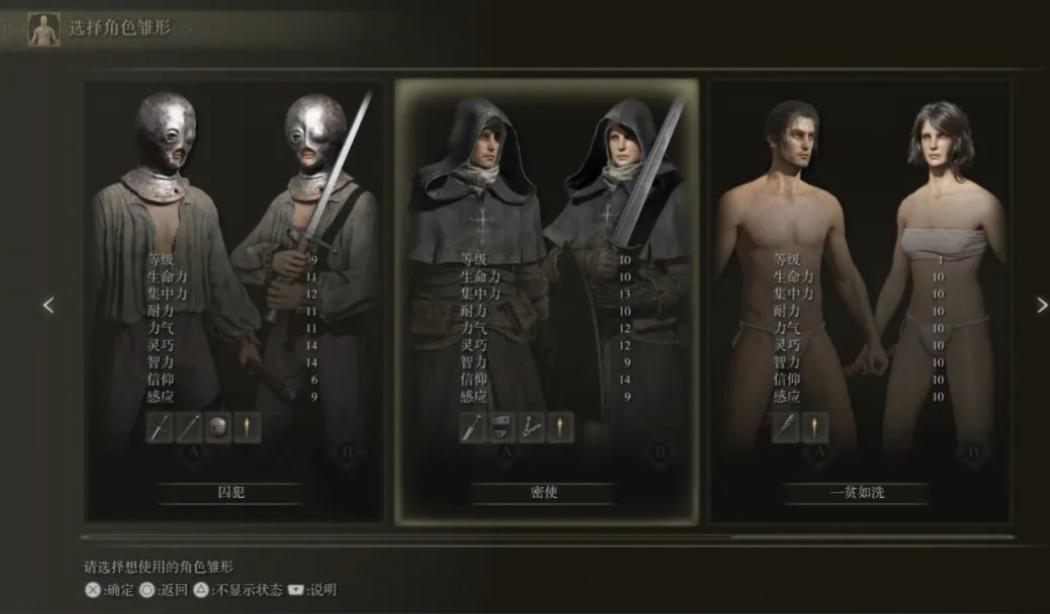Select the Confessor's shield icon

click(x=503, y=428)
